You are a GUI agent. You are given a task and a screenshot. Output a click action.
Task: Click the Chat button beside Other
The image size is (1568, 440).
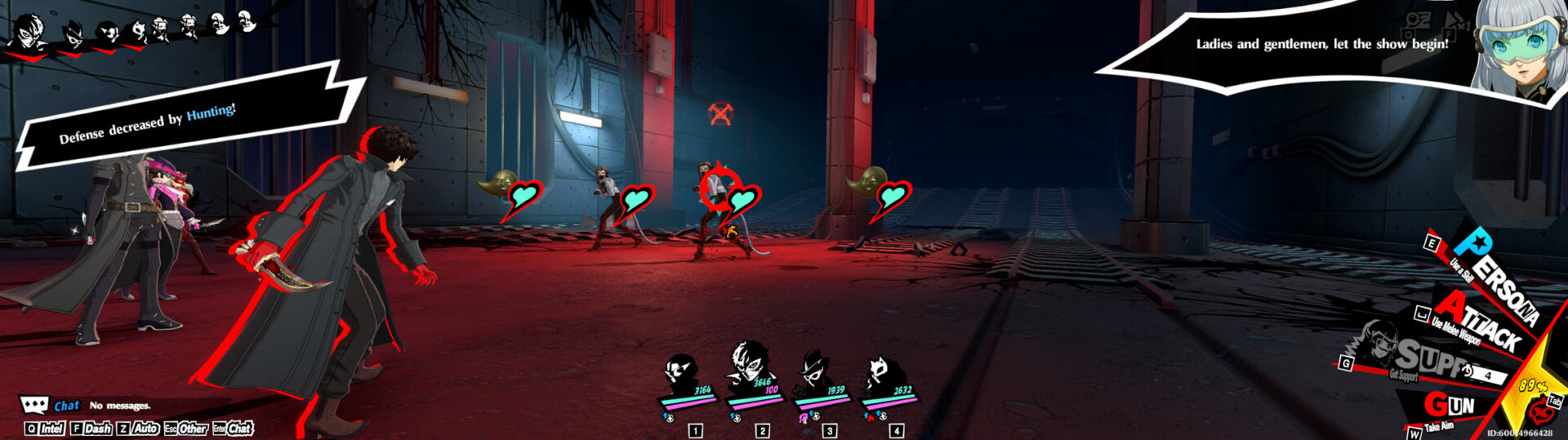coord(234,429)
